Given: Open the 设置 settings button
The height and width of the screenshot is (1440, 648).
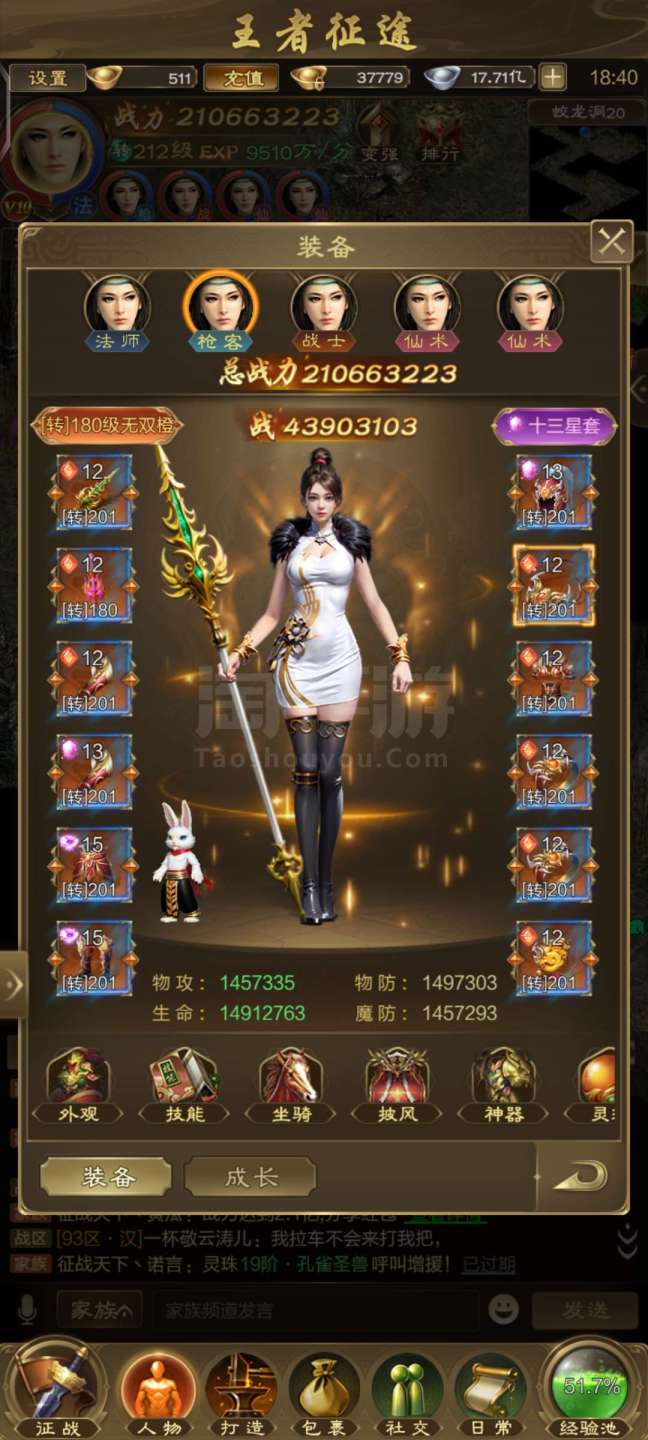Looking at the screenshot, I should (47, 78).
